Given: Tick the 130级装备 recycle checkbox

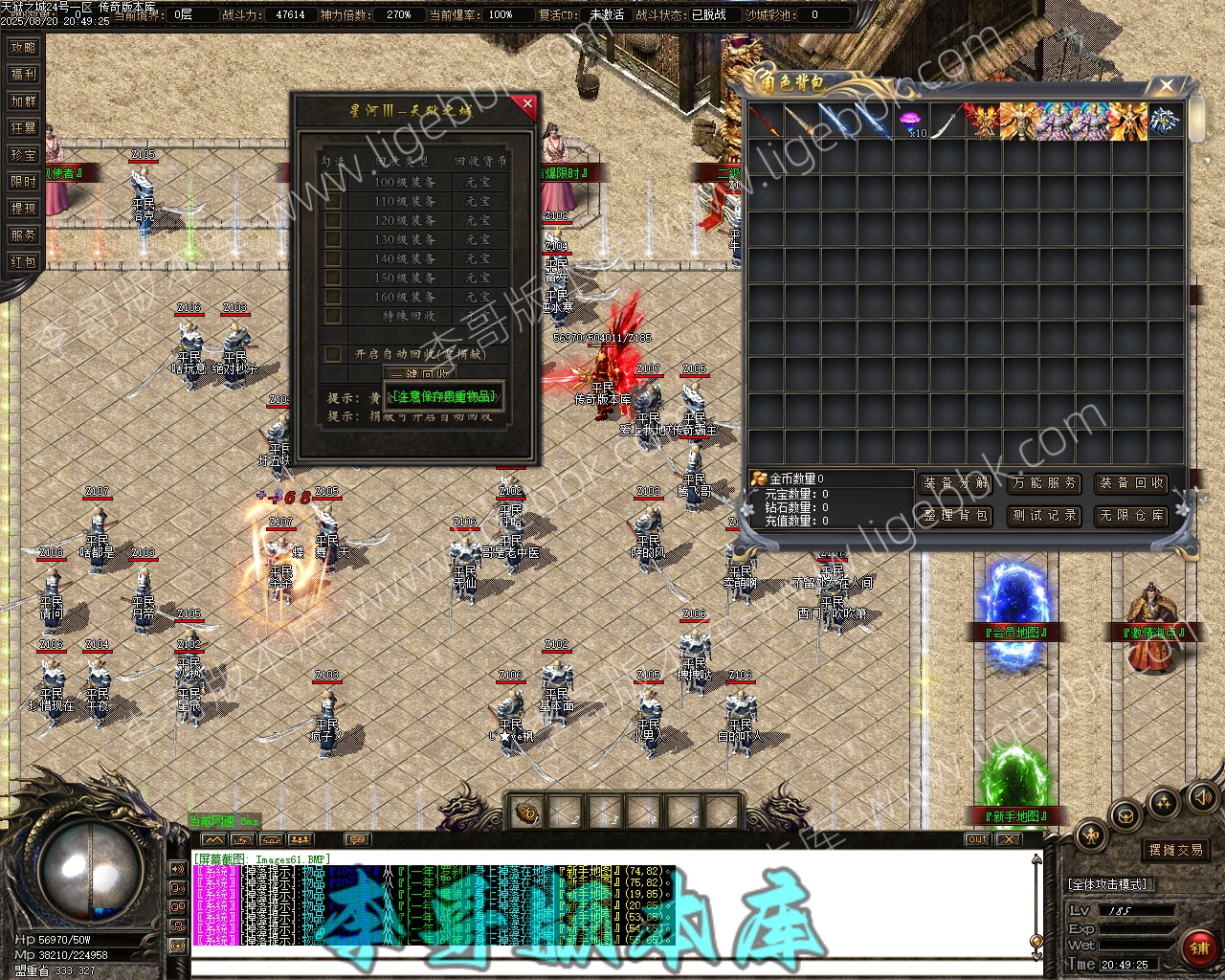Looking at the screenshot, I should tap(333, 239).
